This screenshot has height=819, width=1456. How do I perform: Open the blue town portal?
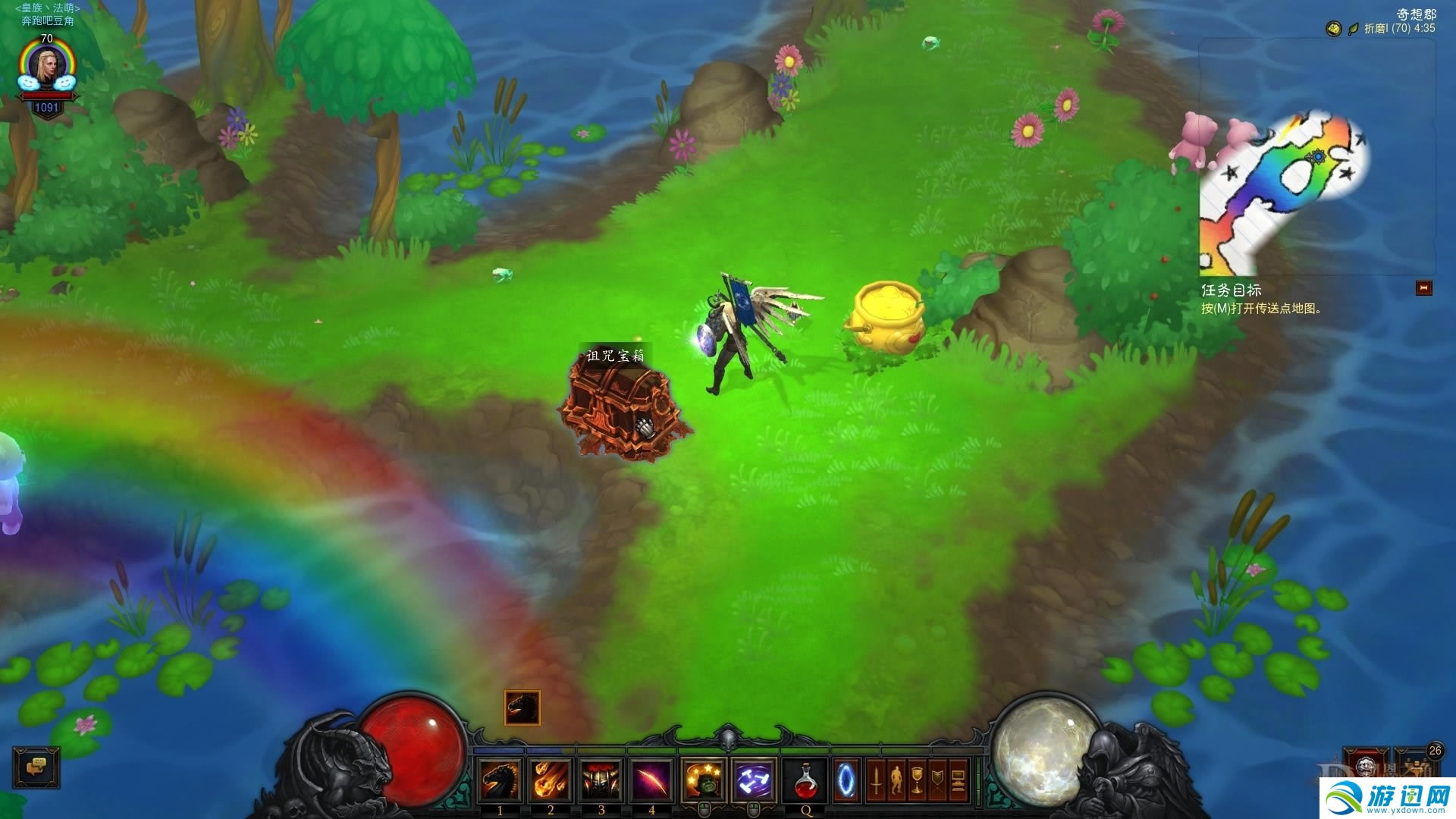coord(846,780)
